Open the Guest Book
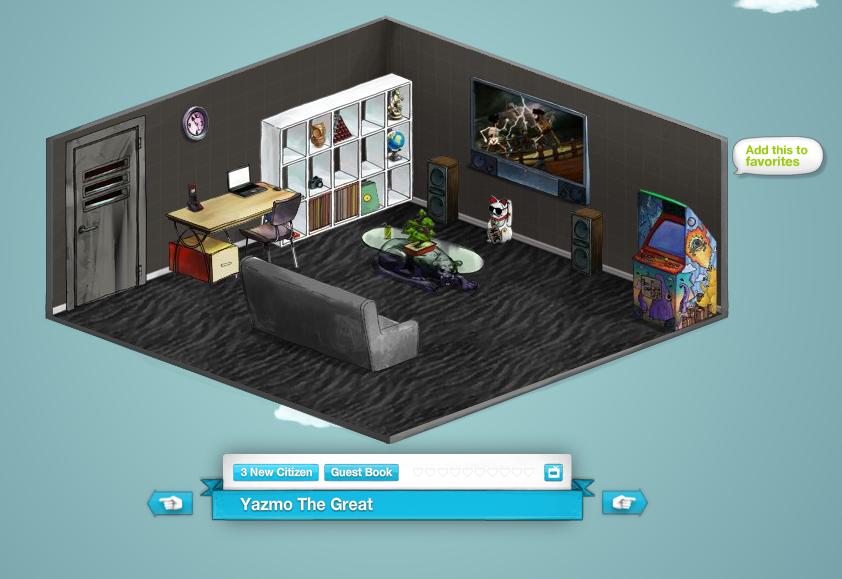 tap(361, 472)
